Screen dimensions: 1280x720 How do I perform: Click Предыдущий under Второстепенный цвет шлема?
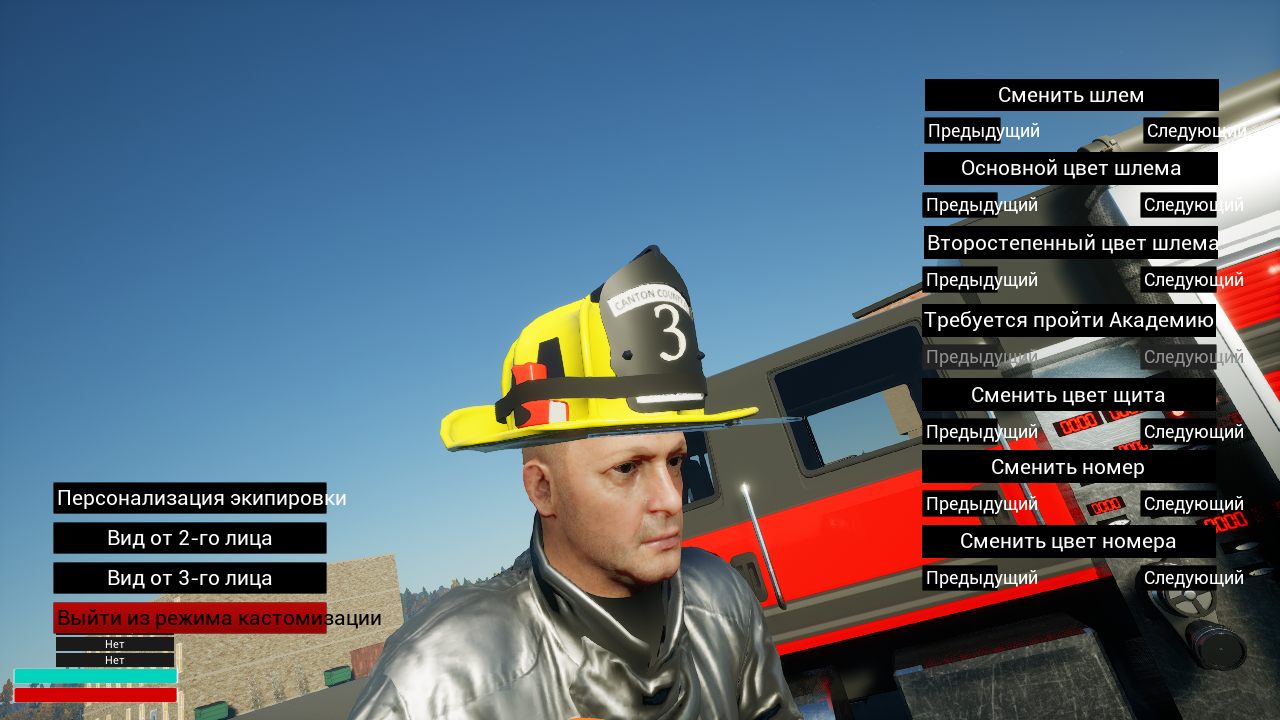(960, 280)
